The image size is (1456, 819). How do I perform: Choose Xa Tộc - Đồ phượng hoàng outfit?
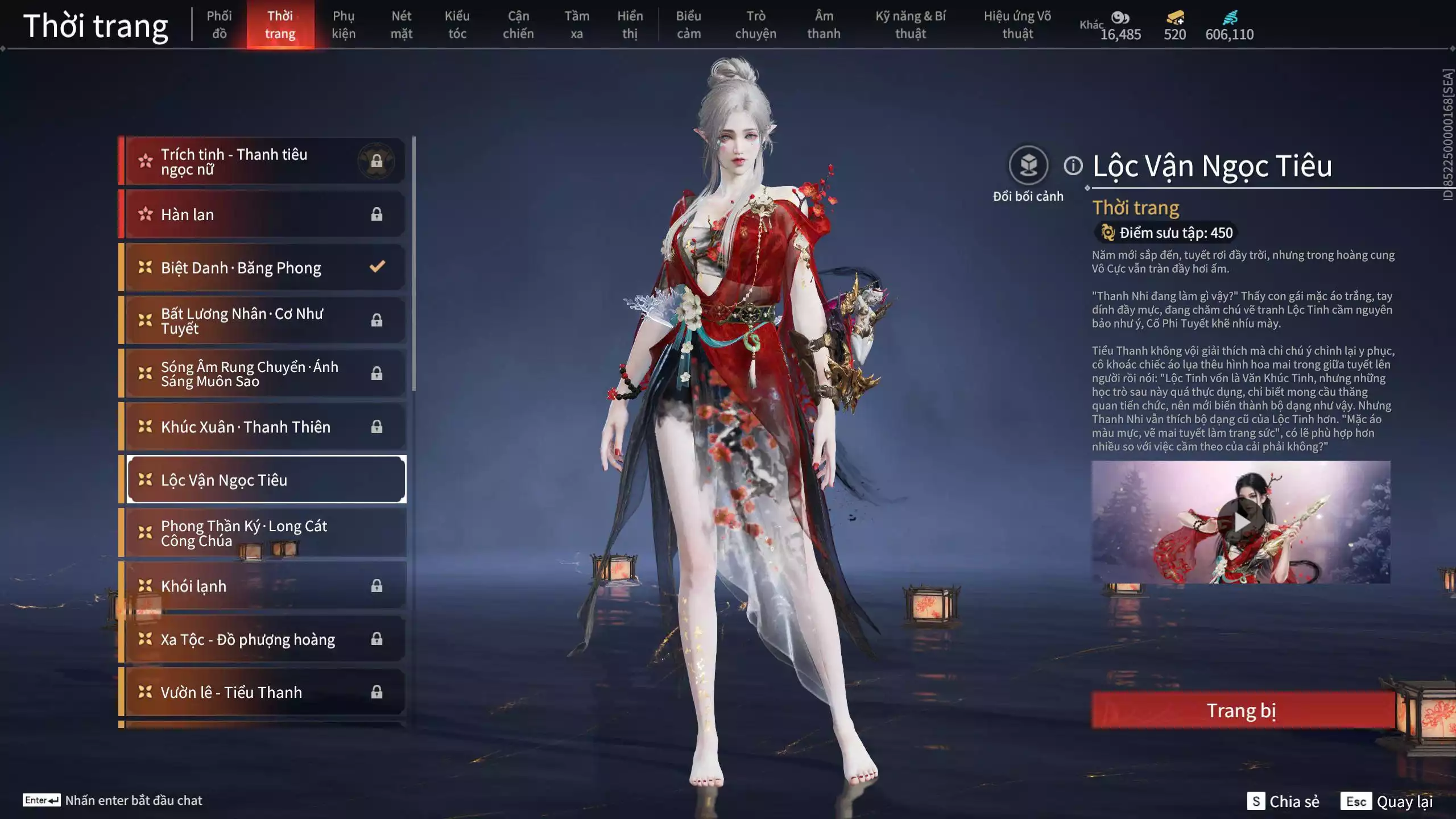265,639
